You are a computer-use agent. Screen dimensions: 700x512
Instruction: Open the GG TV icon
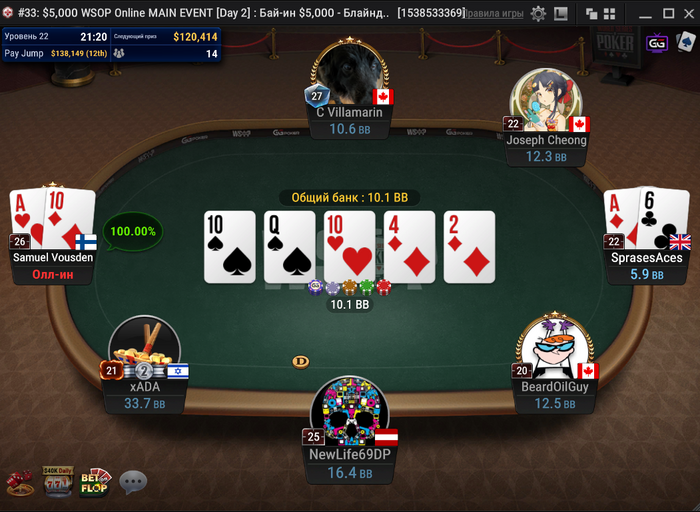pyautogui.click(x=657, y=44)
